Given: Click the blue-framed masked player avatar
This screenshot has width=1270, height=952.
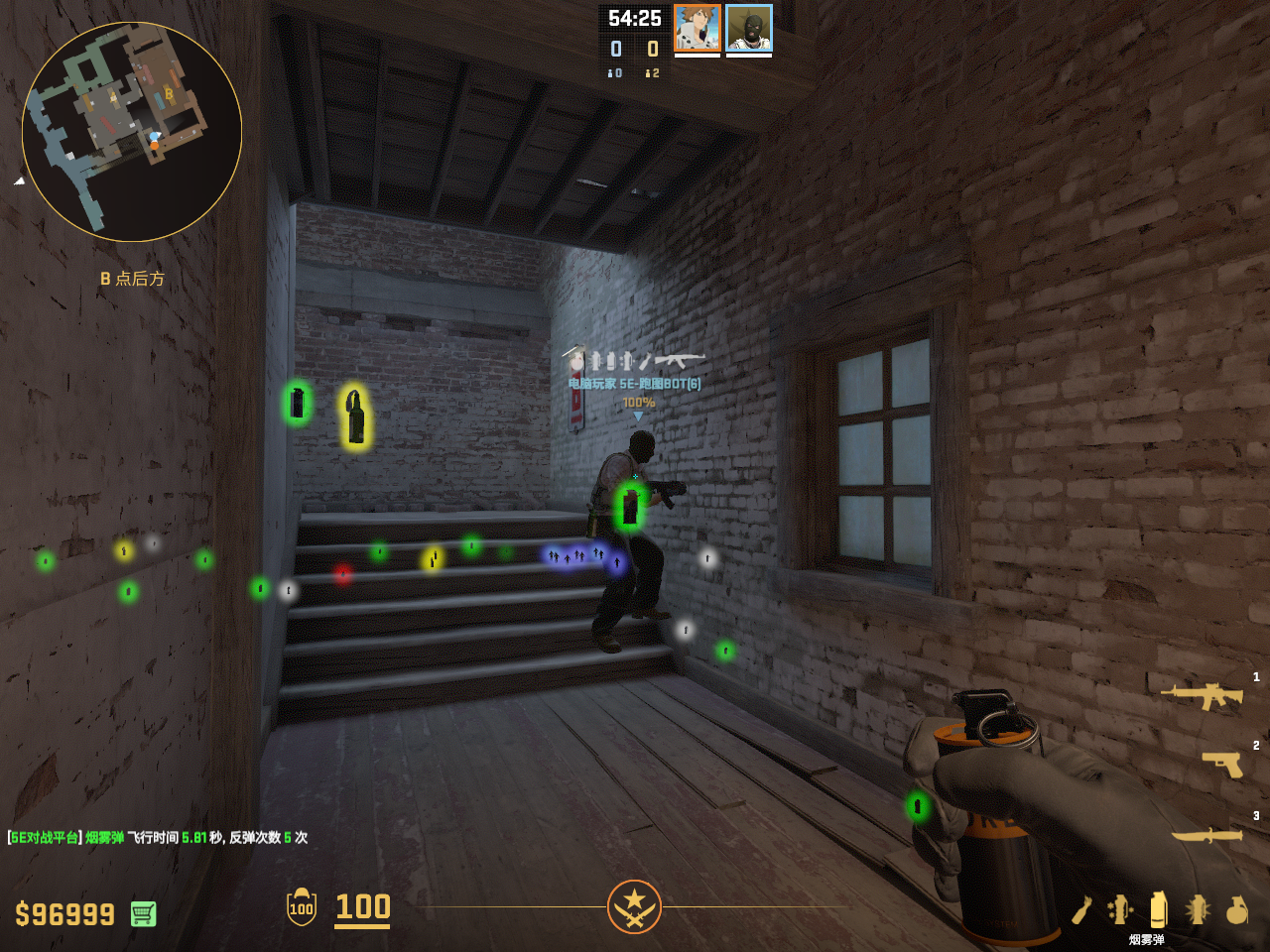Looking at the screenshot, I should pos(749,28).
